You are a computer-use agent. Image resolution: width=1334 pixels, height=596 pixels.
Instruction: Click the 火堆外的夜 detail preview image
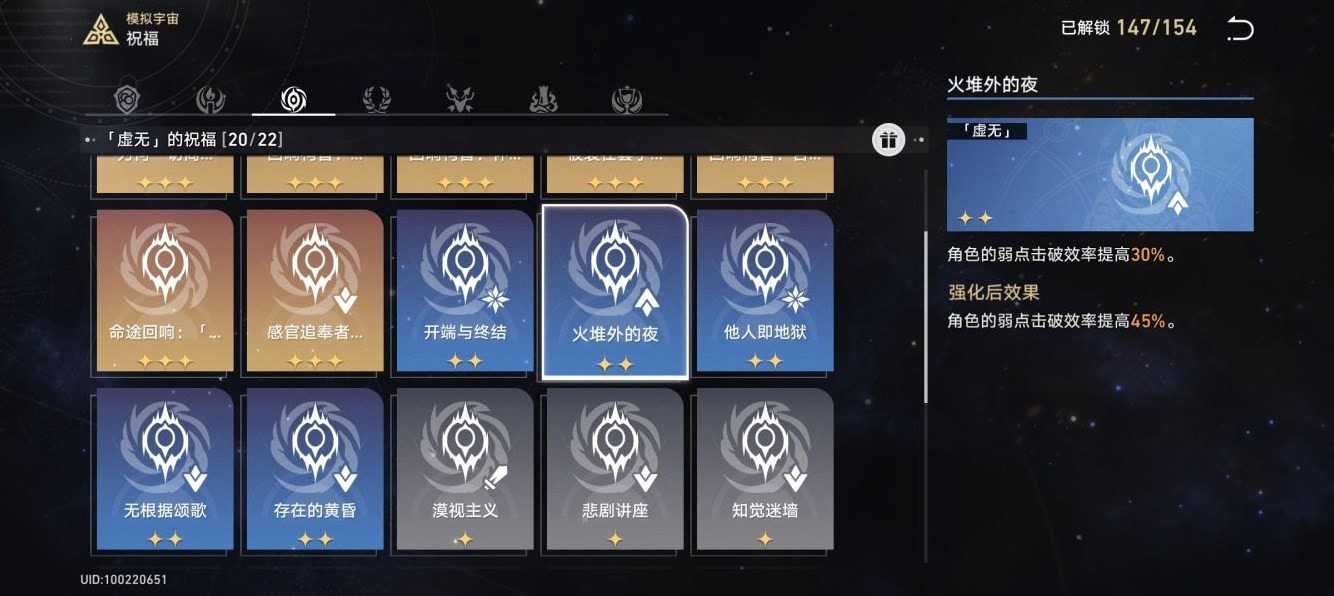pyautogui.click(x=1100, y=175)
